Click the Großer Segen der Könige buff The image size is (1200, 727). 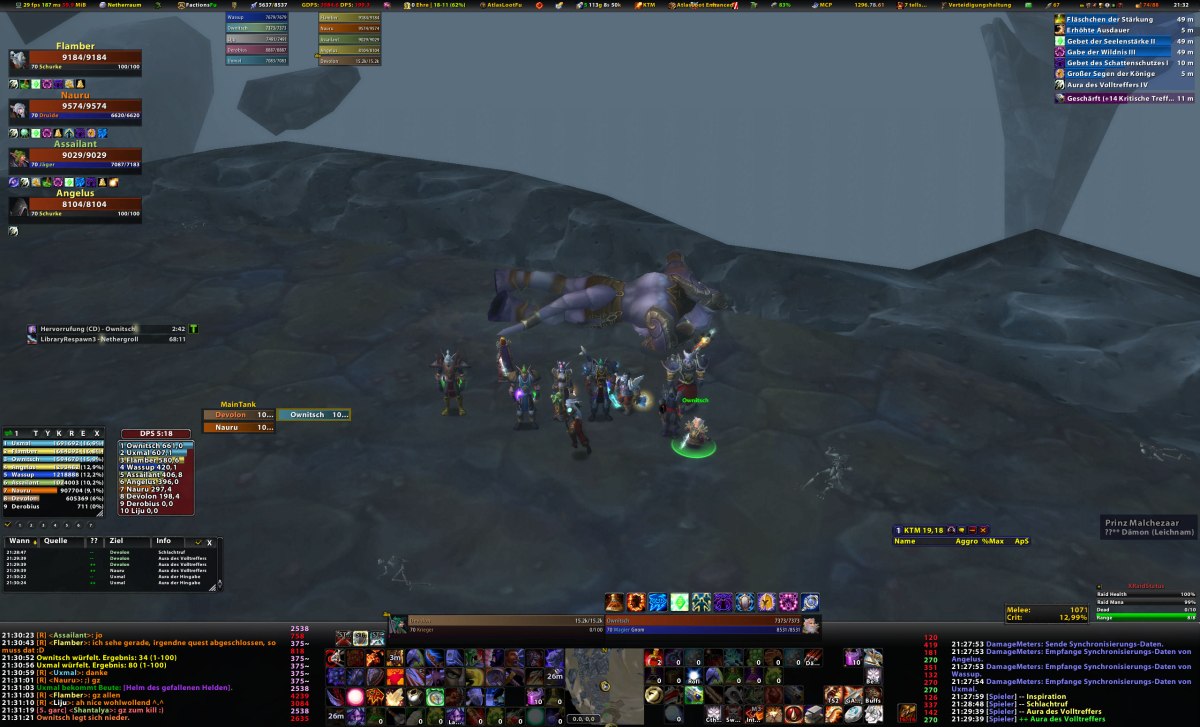1110,74
